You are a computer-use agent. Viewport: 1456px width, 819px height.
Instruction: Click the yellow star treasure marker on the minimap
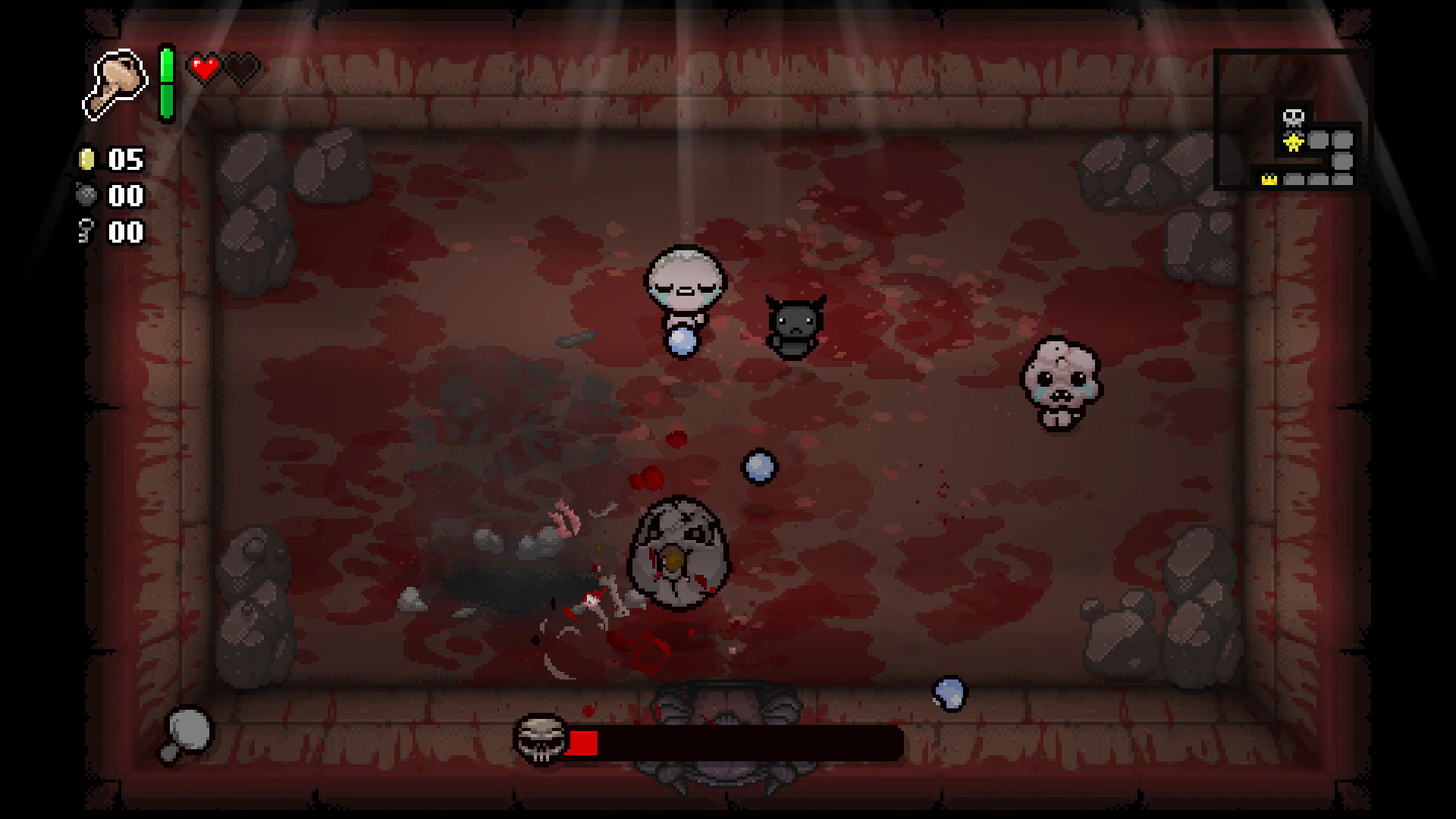tap(1293, 143)
